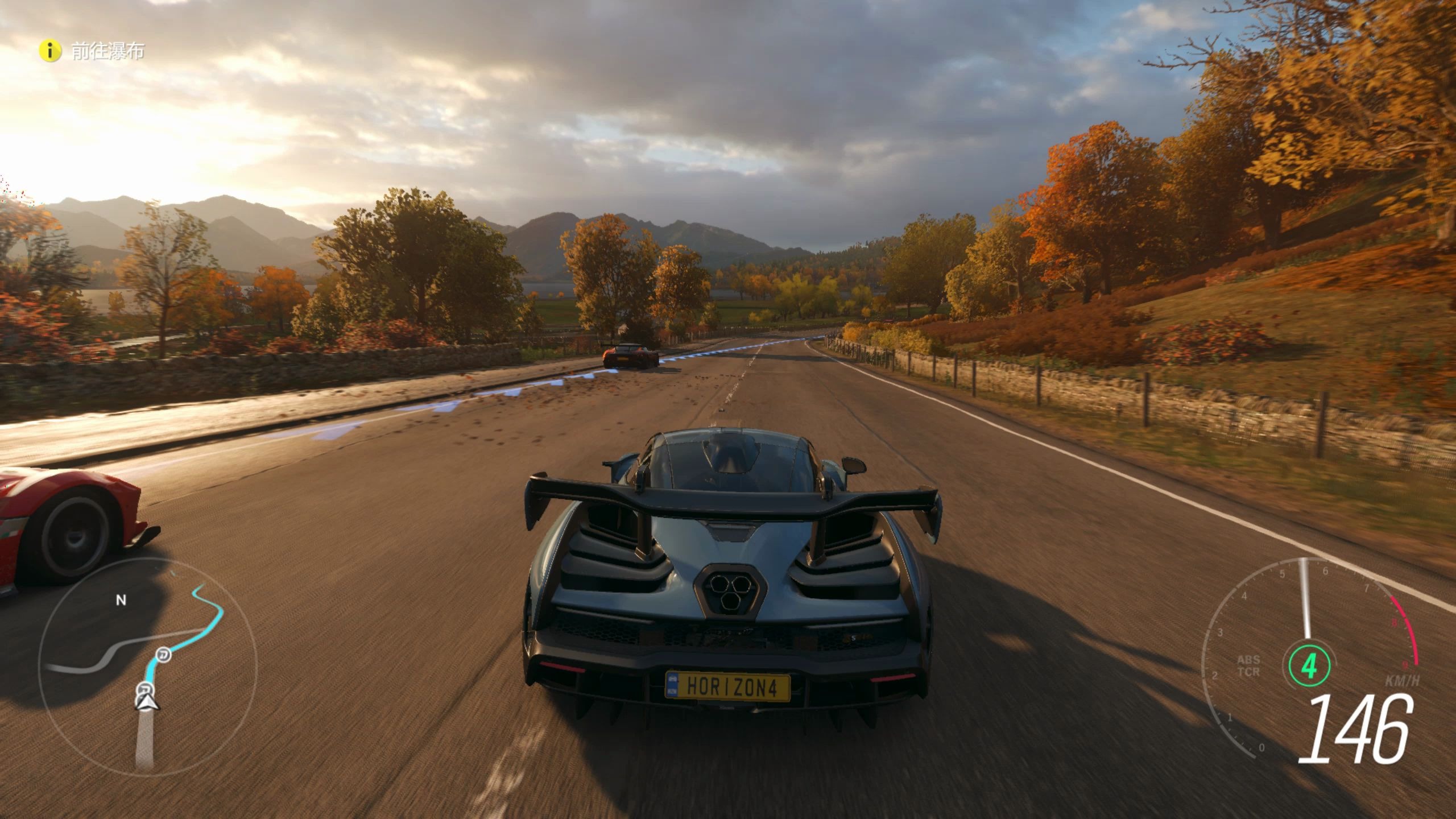
Task: Click the N compass marker on minimap
Action: click(121, 600)
